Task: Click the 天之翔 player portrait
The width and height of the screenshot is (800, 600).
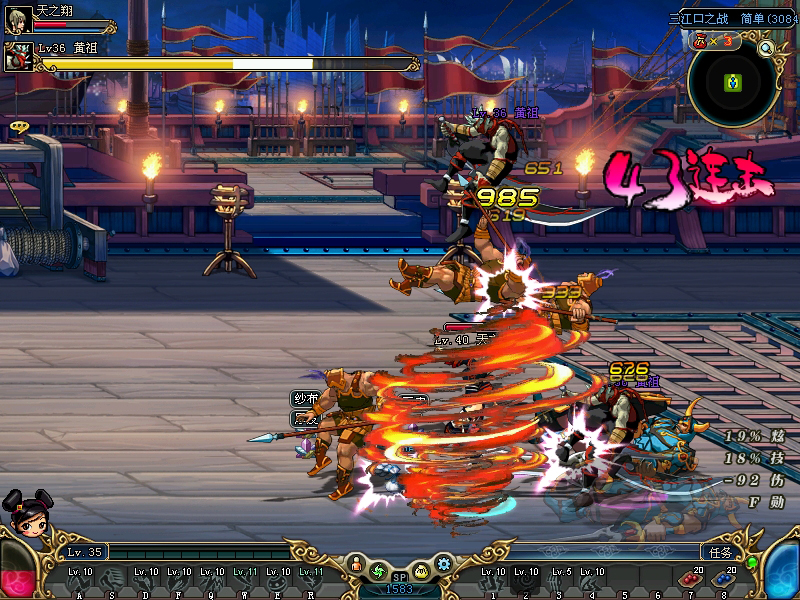Action: tap(17, 19)
